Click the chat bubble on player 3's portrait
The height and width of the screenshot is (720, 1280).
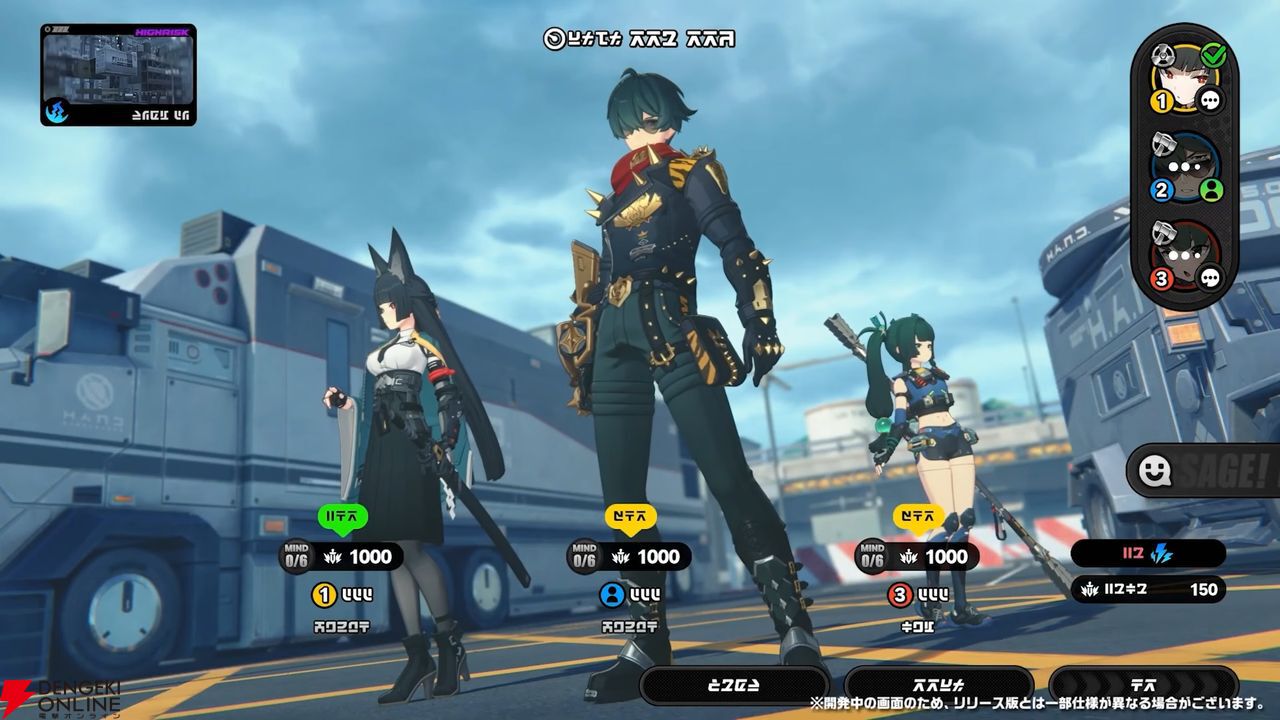pos(1211,278)
